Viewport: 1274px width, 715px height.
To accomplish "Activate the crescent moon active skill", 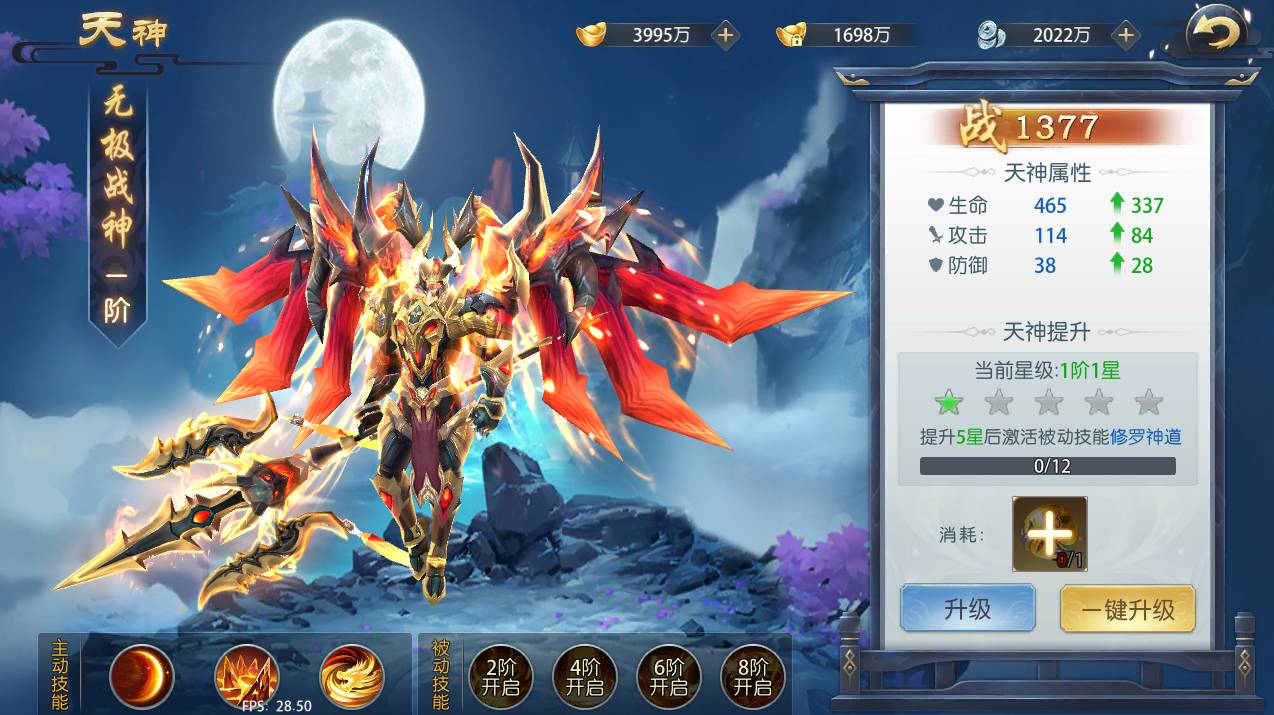I will (141, 677).
